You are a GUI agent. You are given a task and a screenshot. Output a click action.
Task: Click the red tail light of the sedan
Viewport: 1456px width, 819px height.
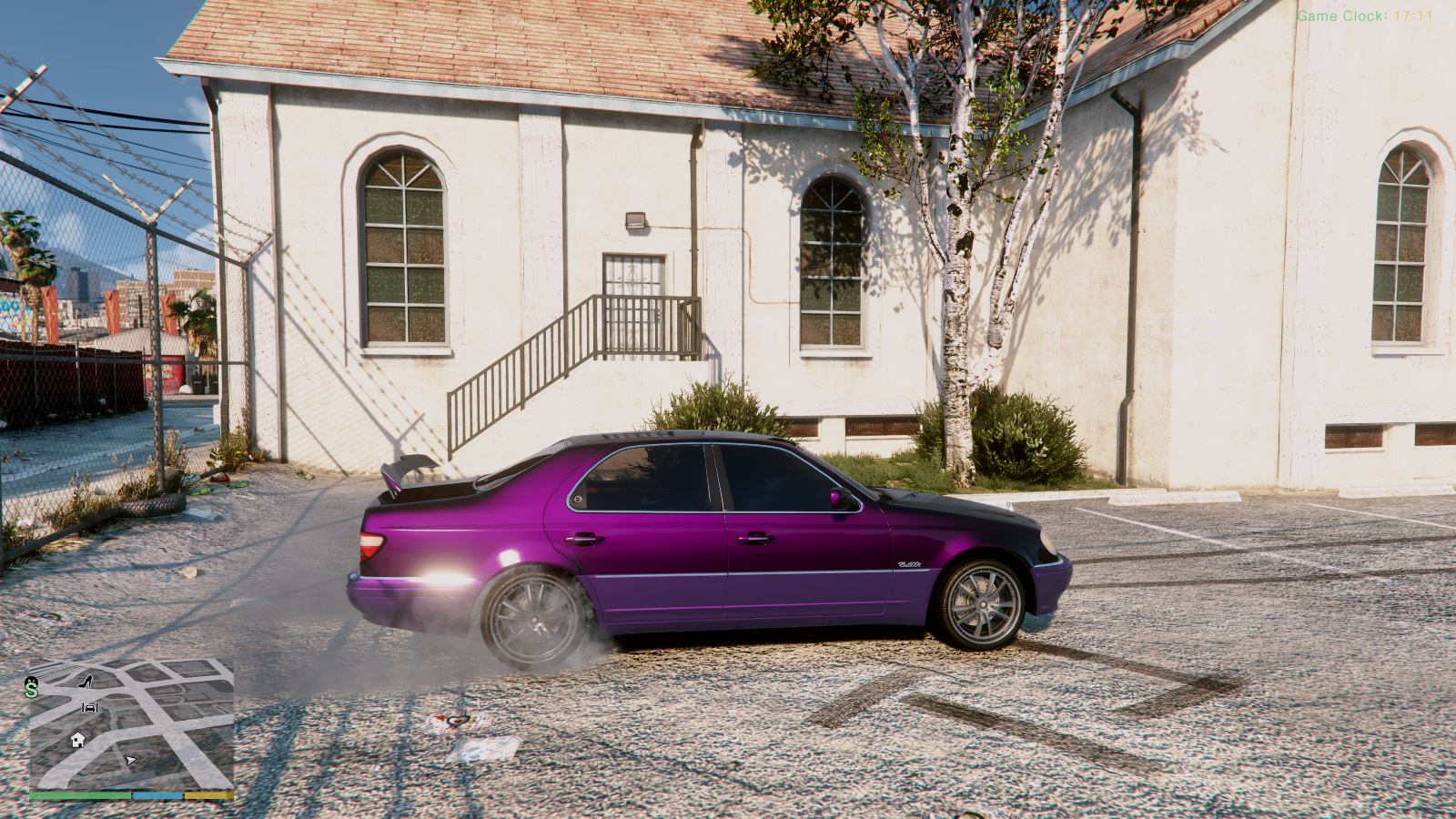coord(371,543)
